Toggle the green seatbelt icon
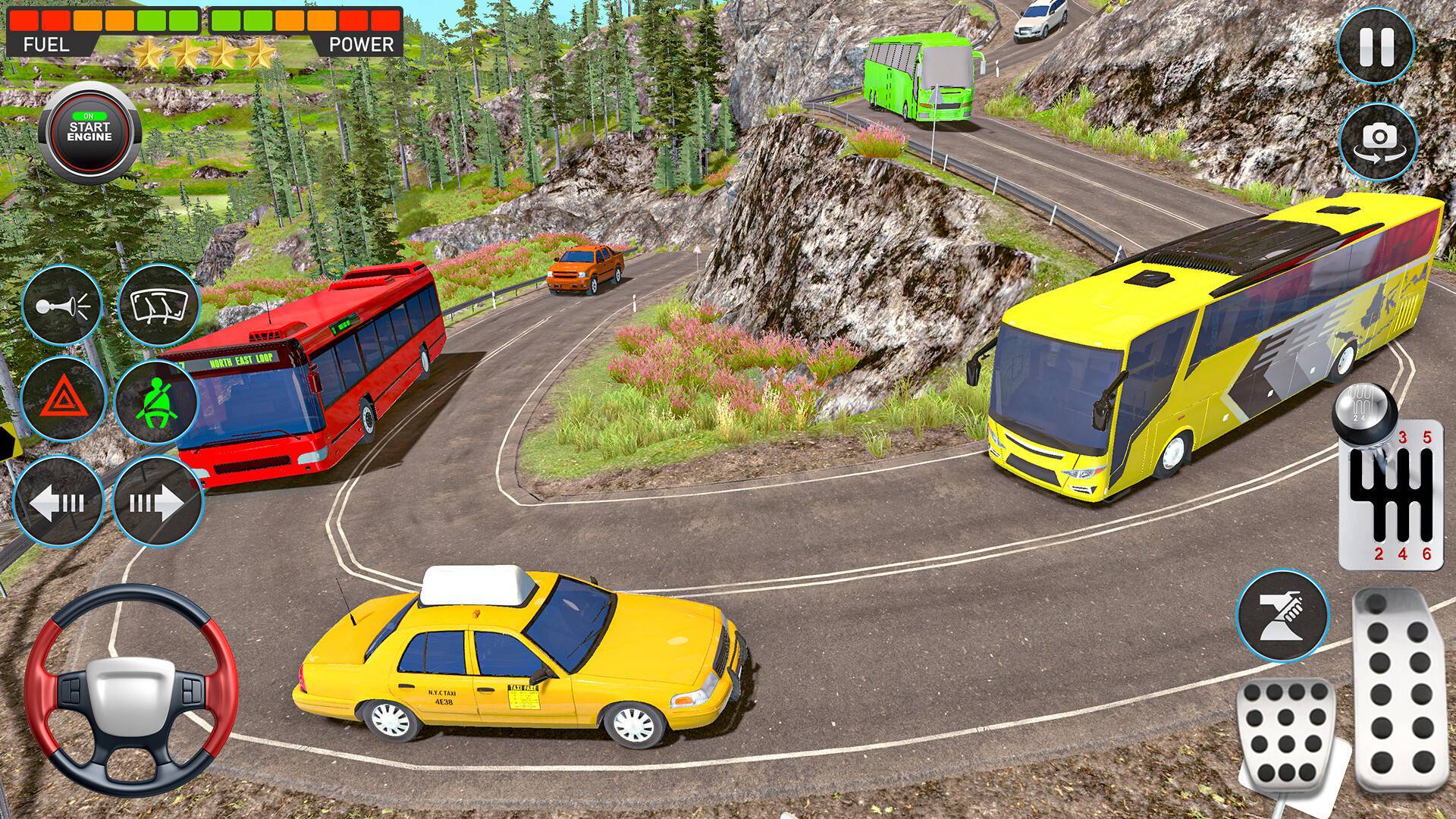Image resolution: width=1456 pixels, height=819 pixels. (x=155, y=402)
